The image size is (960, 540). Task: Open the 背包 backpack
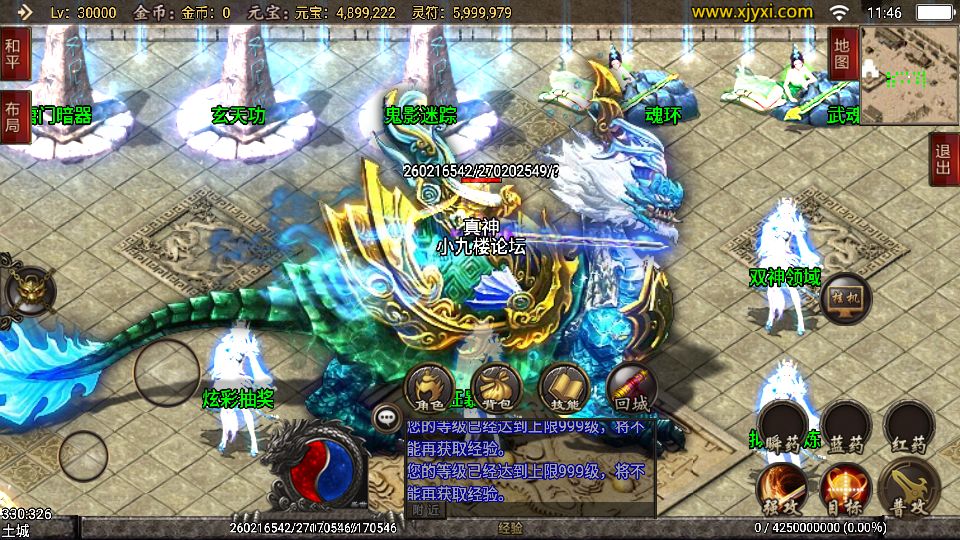[495, 388]
